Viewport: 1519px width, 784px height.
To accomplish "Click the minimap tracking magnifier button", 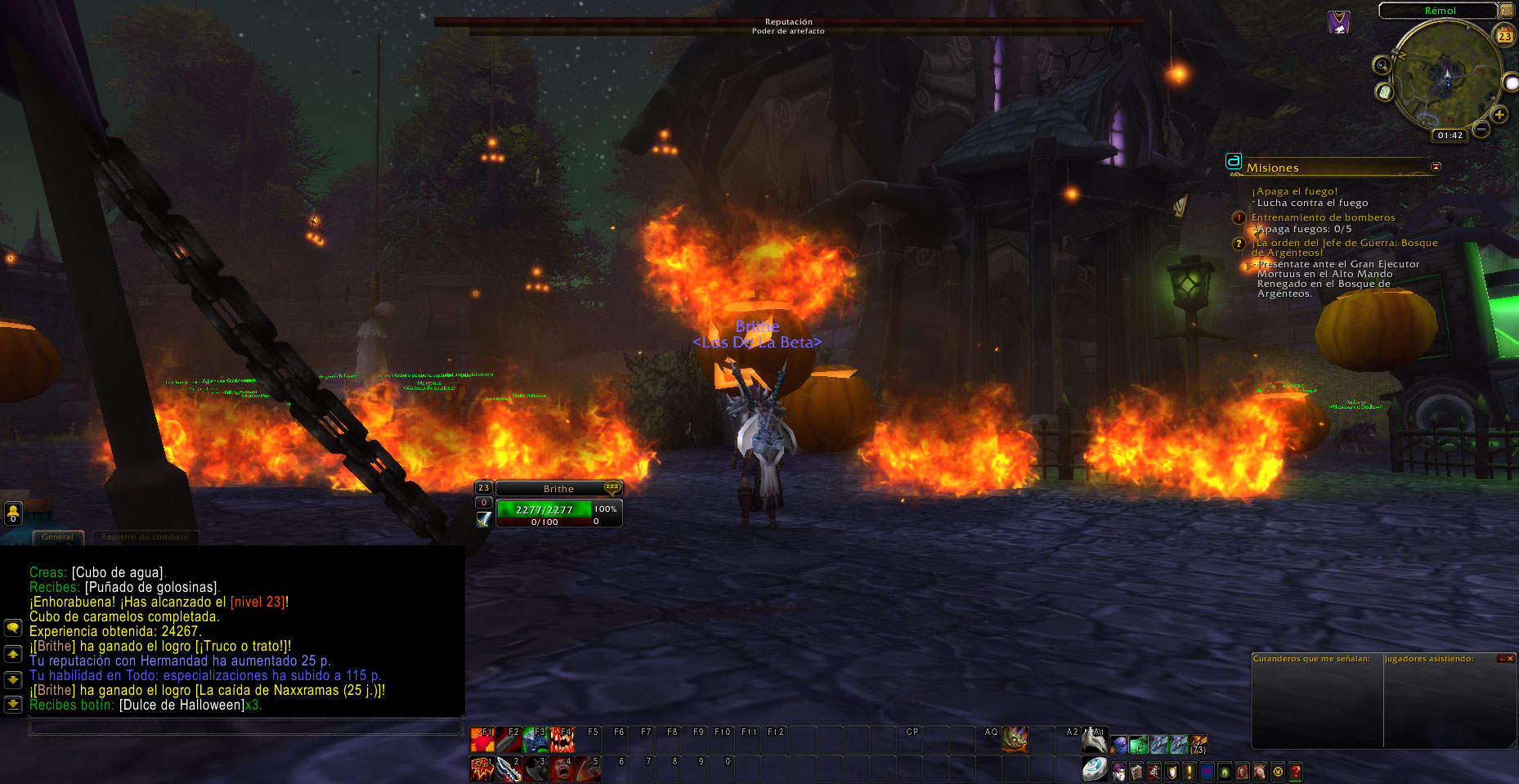I will pyautogui.click(x=1382, y=65).
